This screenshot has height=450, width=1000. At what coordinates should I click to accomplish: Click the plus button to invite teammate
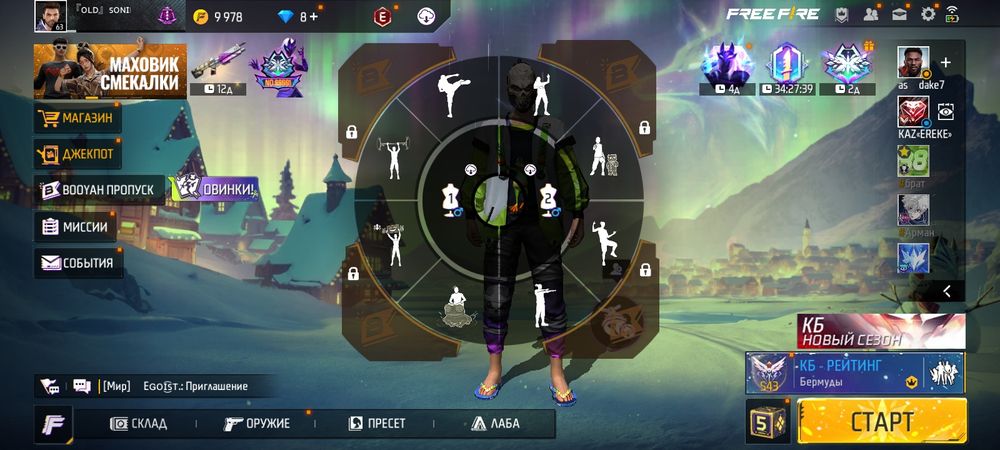(946, 62)
